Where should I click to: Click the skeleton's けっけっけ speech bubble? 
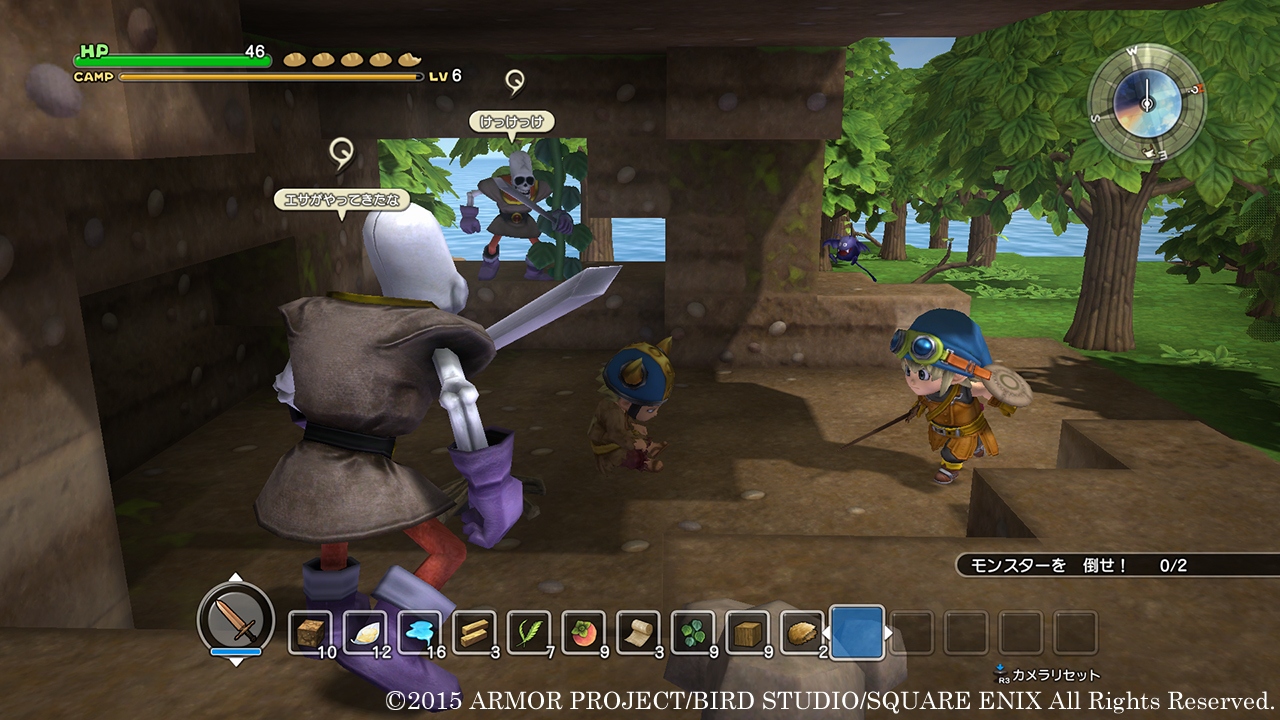511,123
